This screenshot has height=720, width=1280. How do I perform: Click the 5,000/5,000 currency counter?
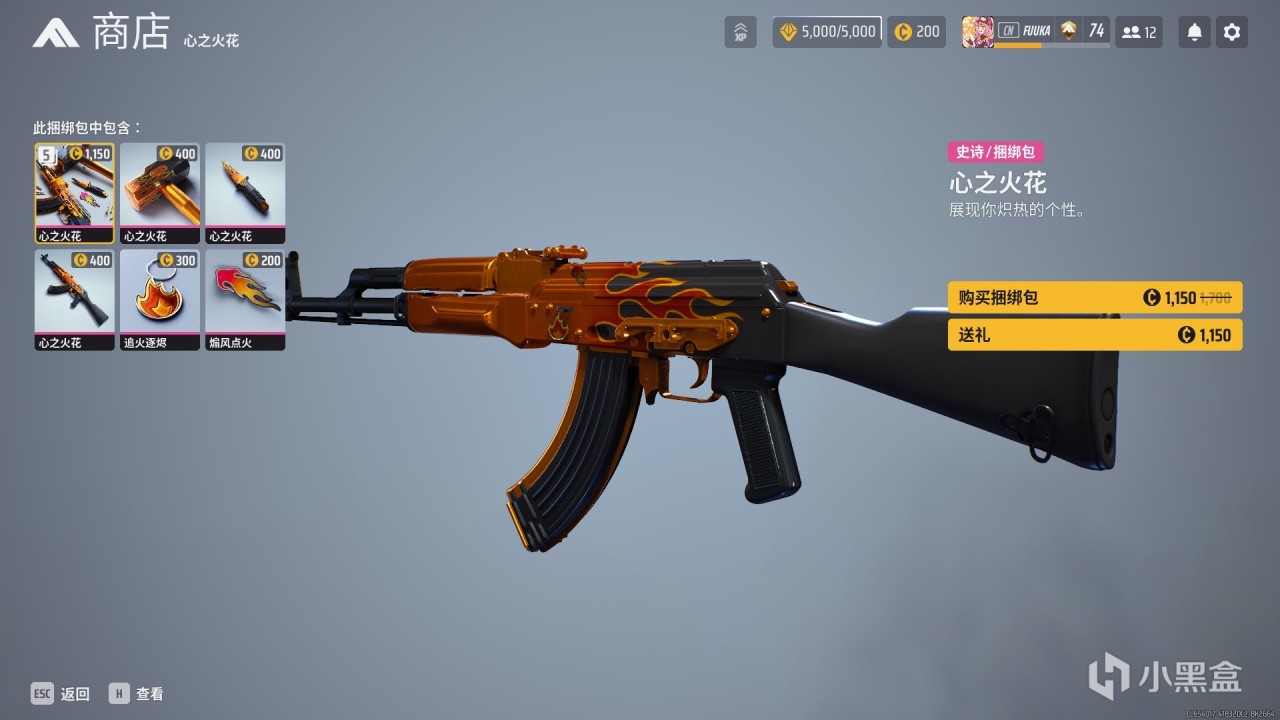[x=826, y=31]
